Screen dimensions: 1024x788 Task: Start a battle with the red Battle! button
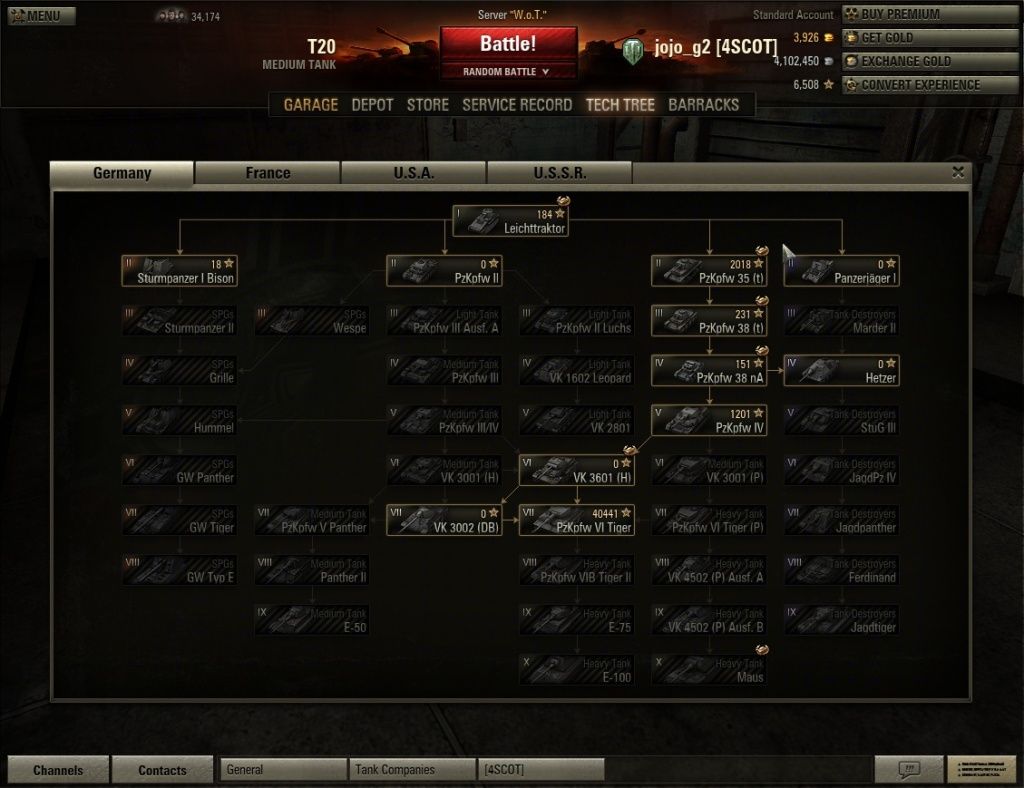pyautogui.click(x=508, y=45)
